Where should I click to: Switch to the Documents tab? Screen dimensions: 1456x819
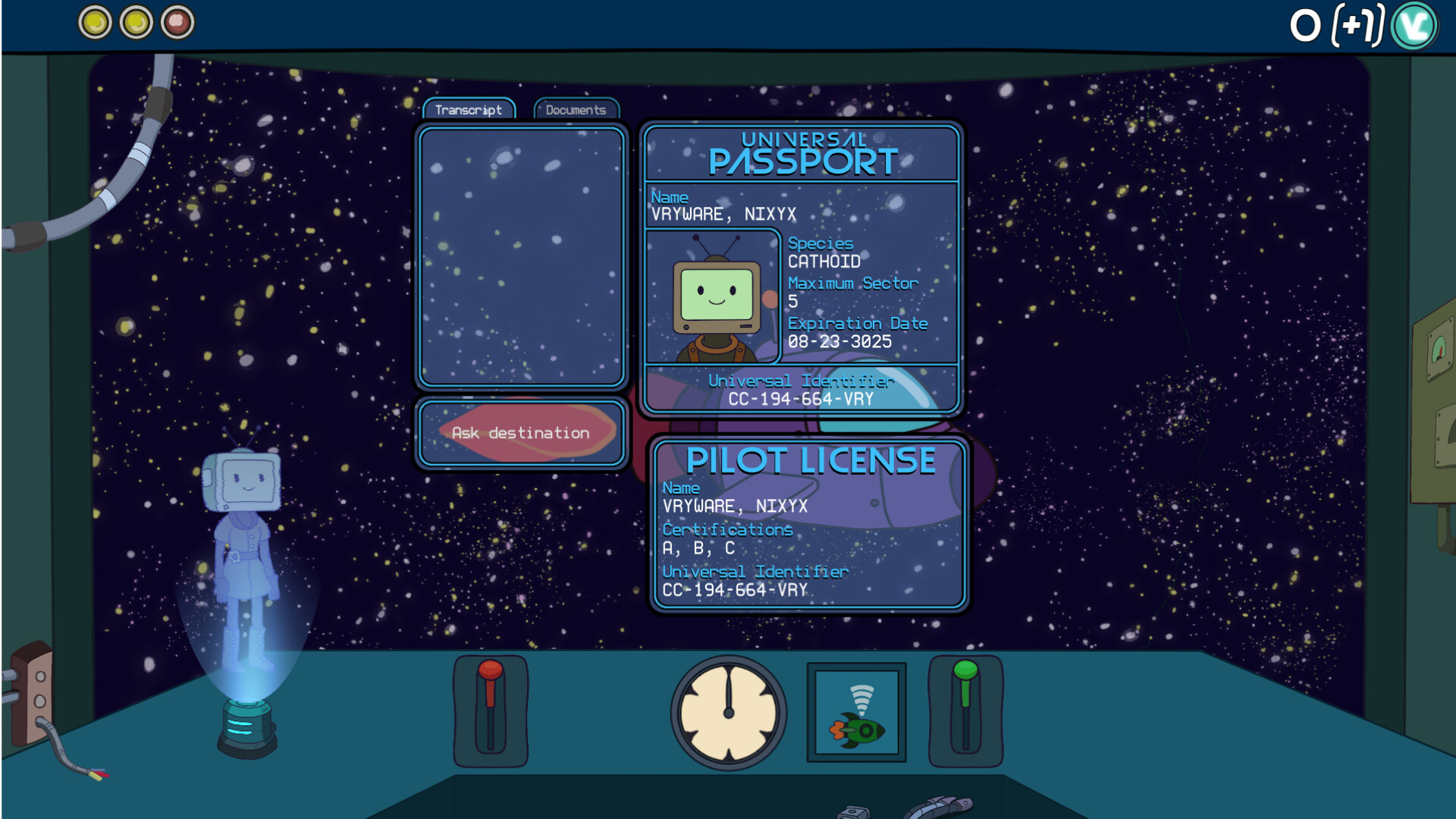575,108
